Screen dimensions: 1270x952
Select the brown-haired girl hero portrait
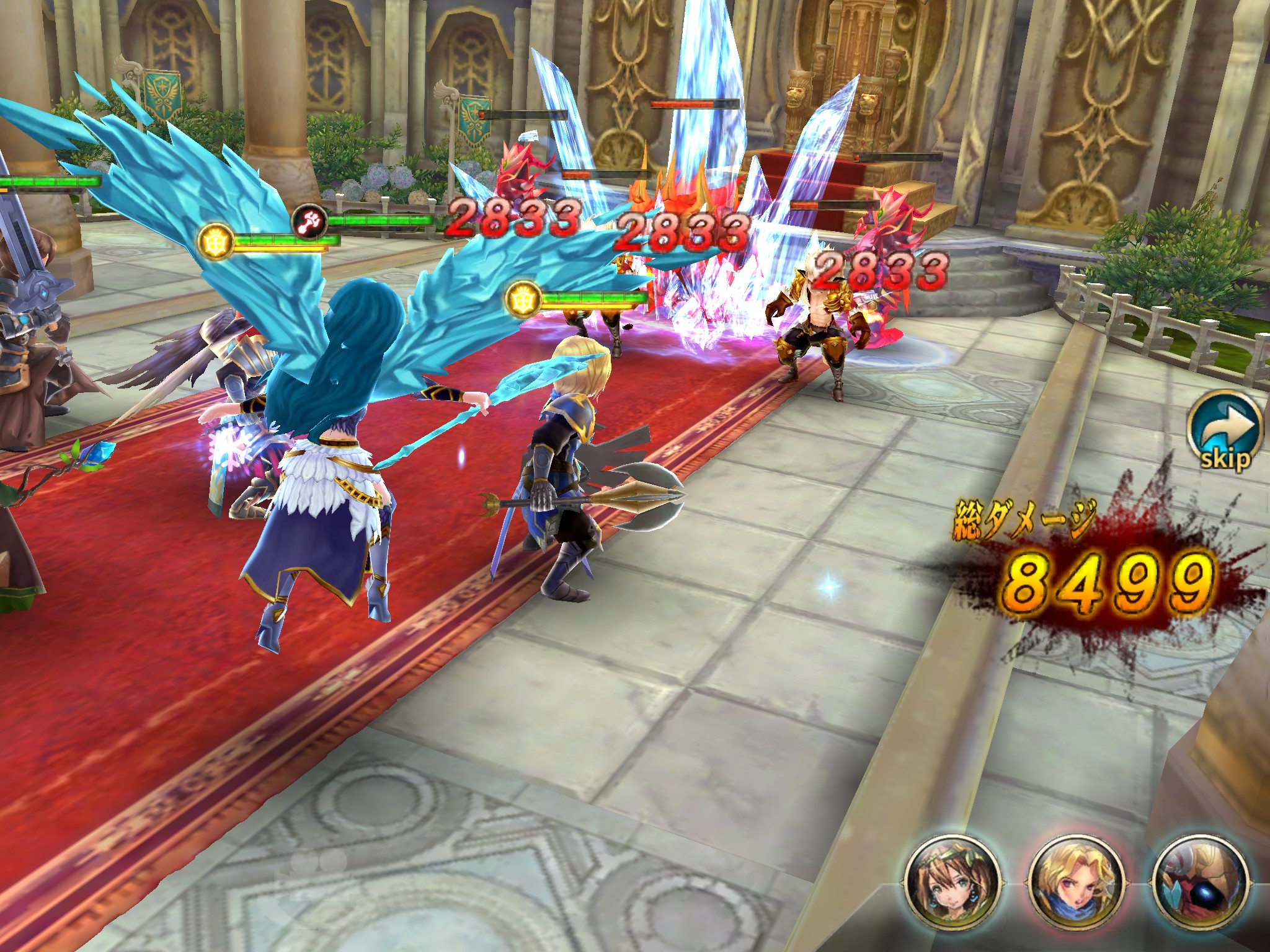(x=951, y=884)
